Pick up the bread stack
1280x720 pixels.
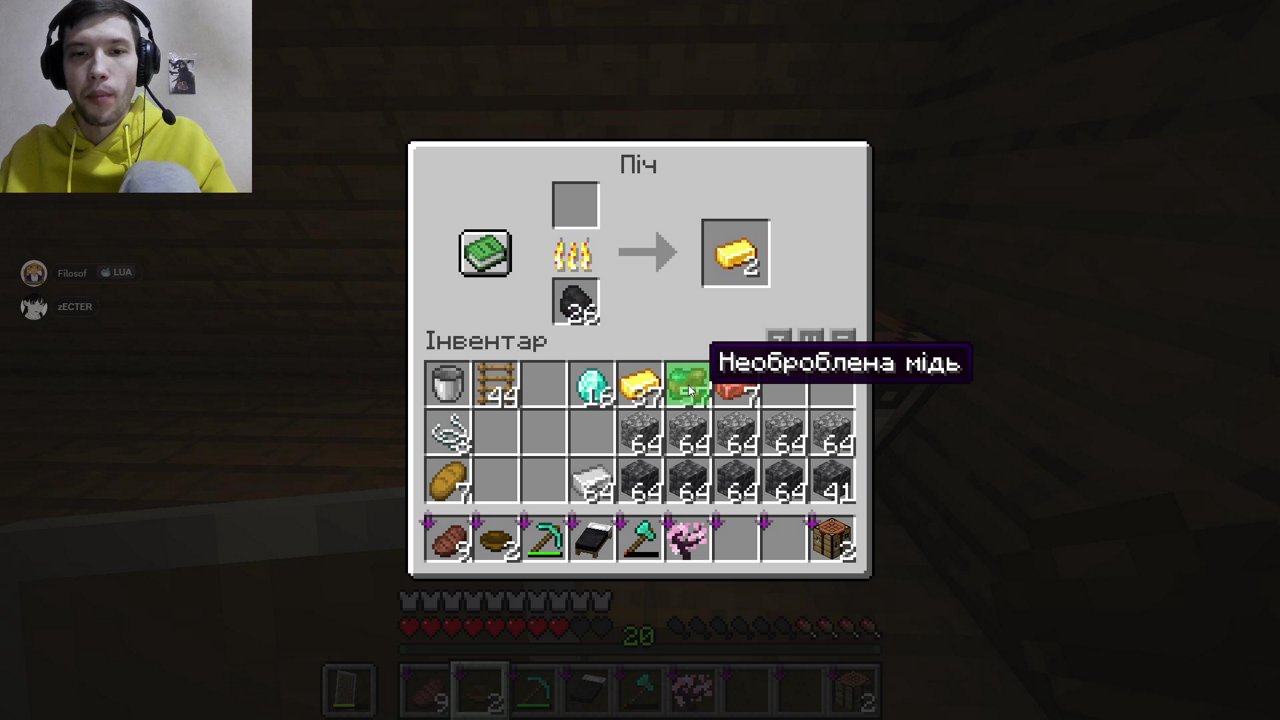pyautogui.click(x=447, y=481)
